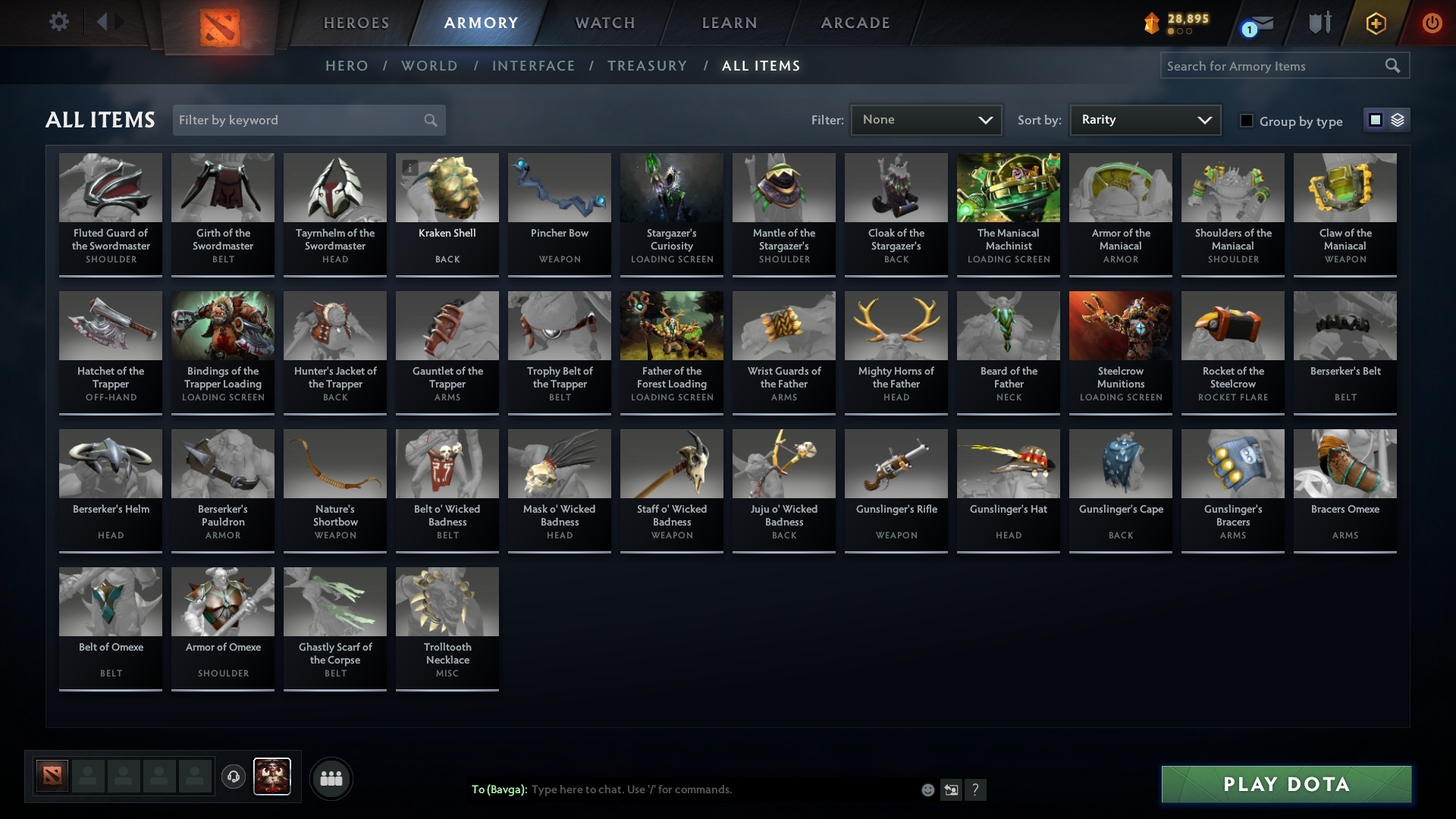Click the power button to exit
Image resolution: width=1456 pixels, height=819 pixels.
(x=1432, y=23)
